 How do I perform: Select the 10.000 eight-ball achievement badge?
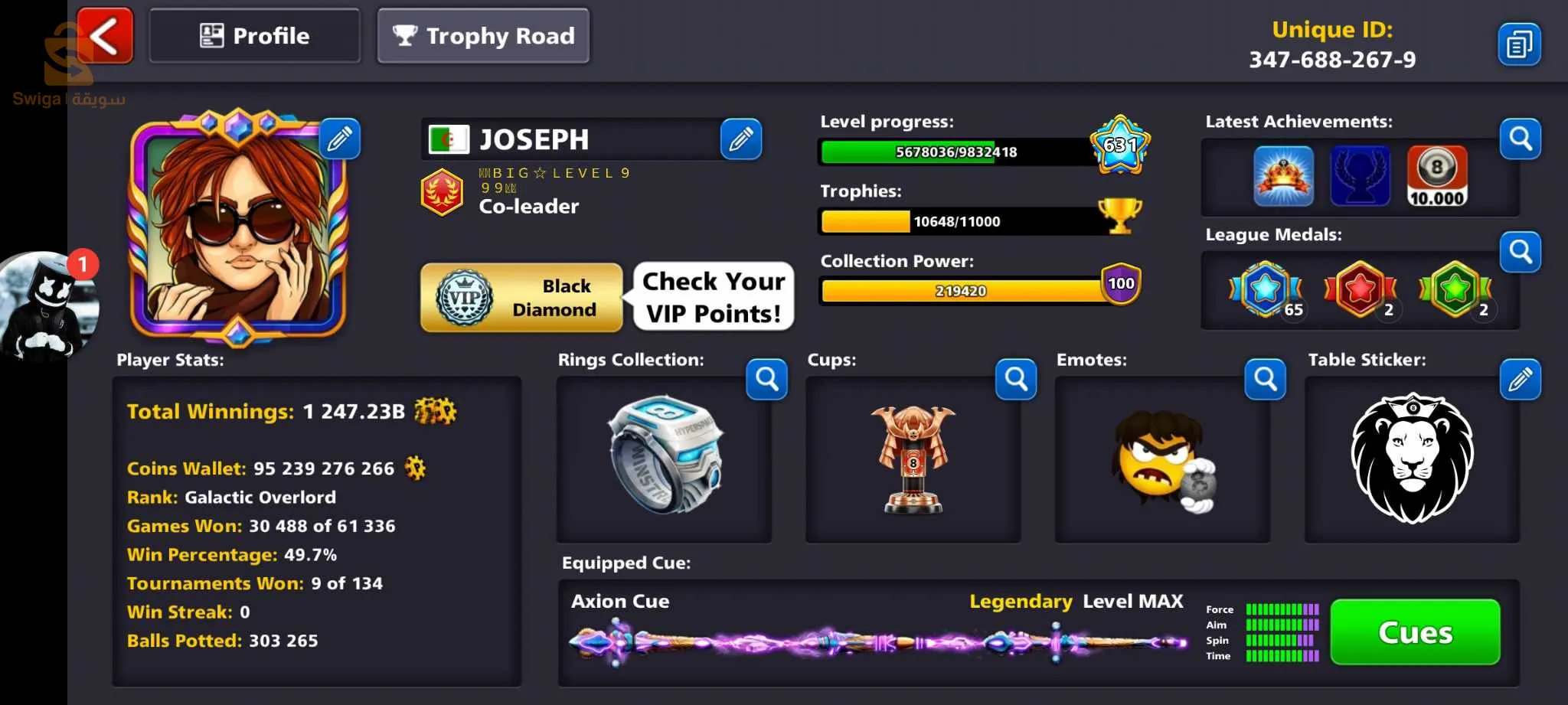tap(1436, 176)
